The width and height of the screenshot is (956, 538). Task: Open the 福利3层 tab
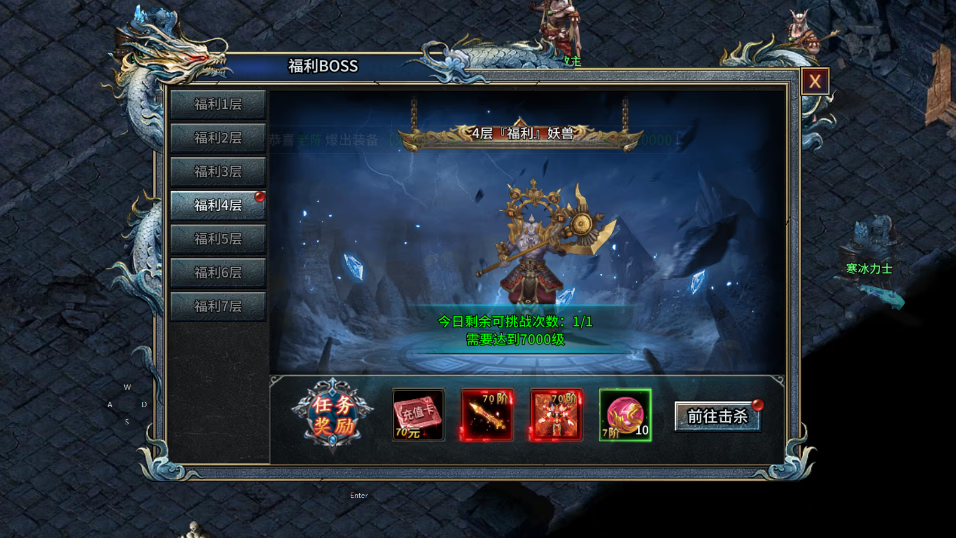[x=218, y=171]
